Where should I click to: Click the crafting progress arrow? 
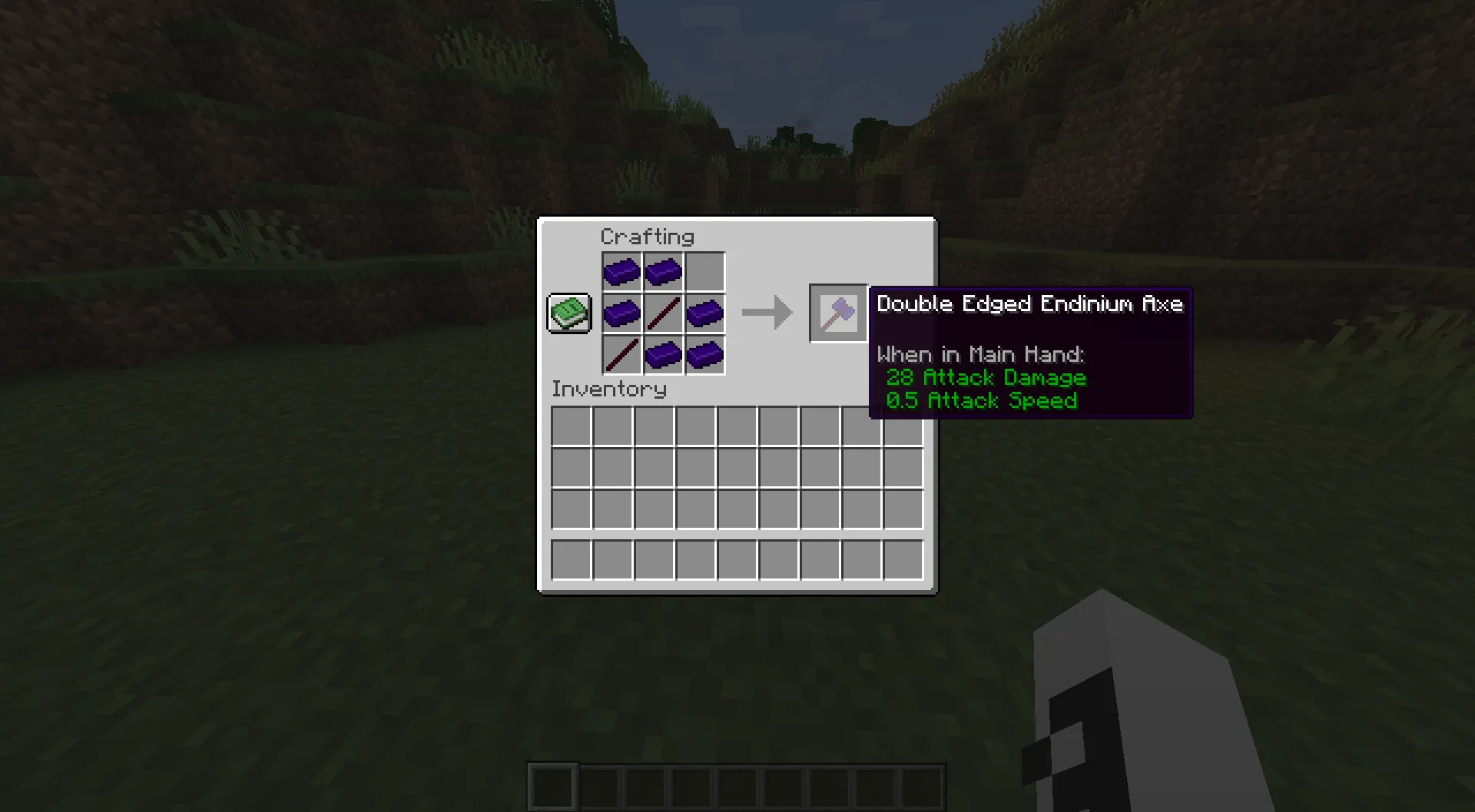coord(767,312)
